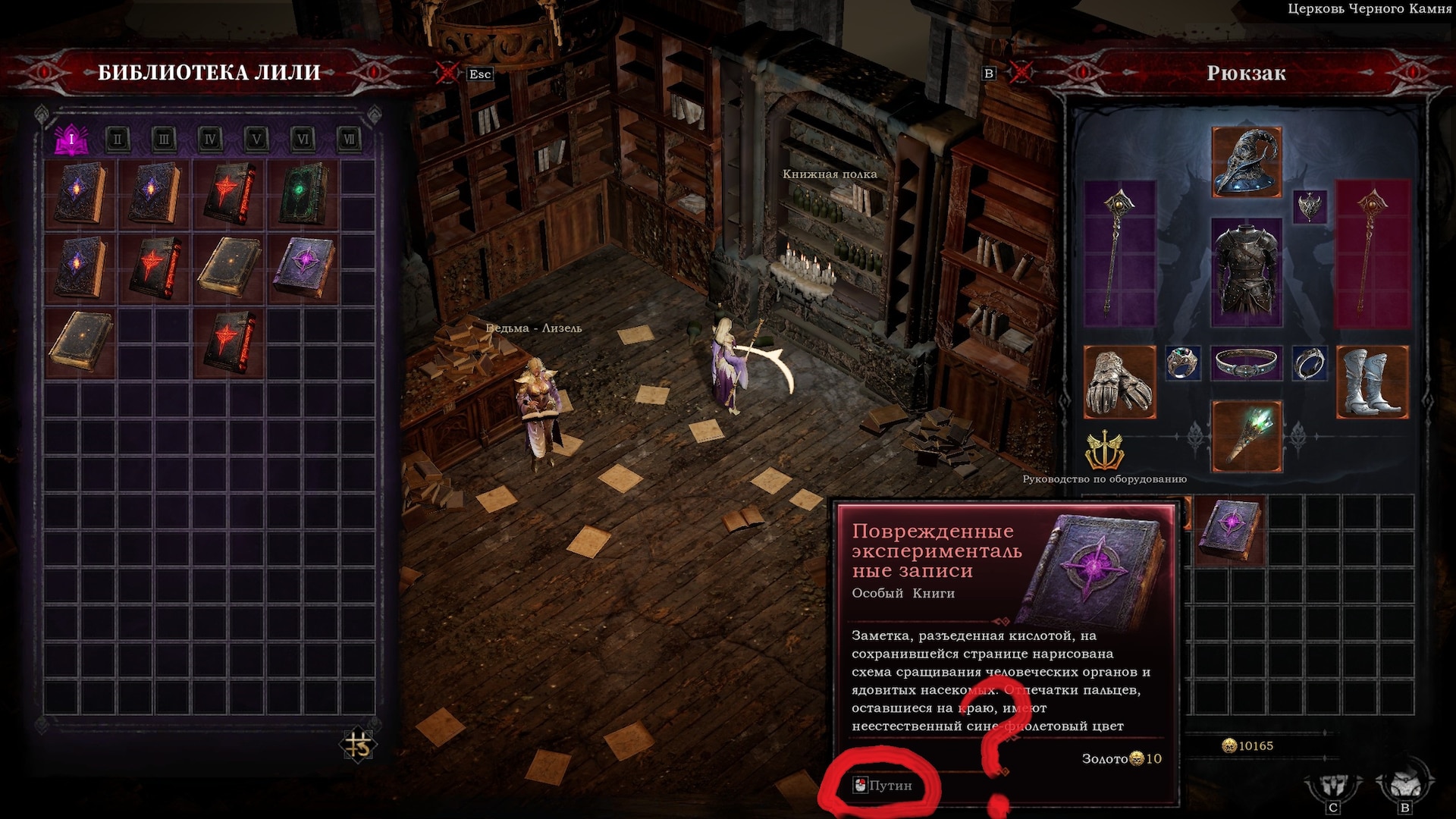Image resolution: width=1456 pixels, height=819 pixels.
Task: Switch to library tab II
Action: pos(118,139)
